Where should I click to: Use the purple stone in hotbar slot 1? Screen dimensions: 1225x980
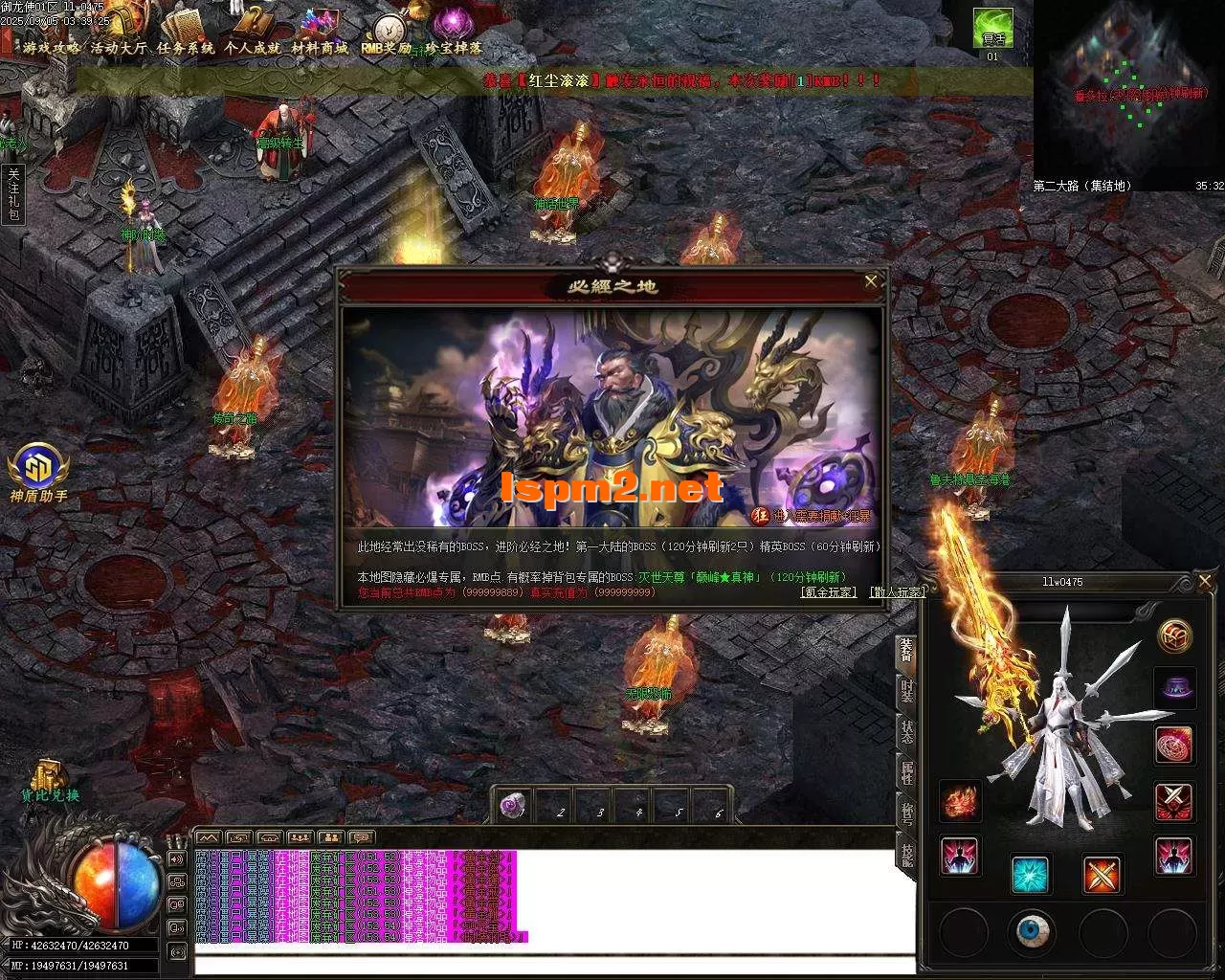click(x=514, y=807)
